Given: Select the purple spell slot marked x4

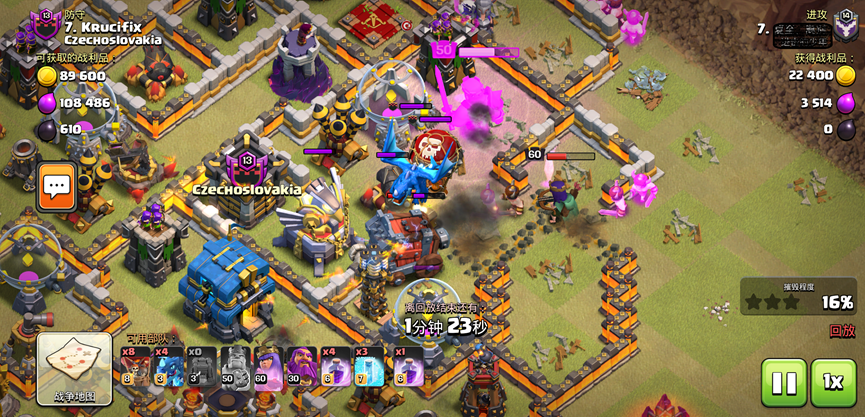Looking at the screenshot, I should pos(335,367).
